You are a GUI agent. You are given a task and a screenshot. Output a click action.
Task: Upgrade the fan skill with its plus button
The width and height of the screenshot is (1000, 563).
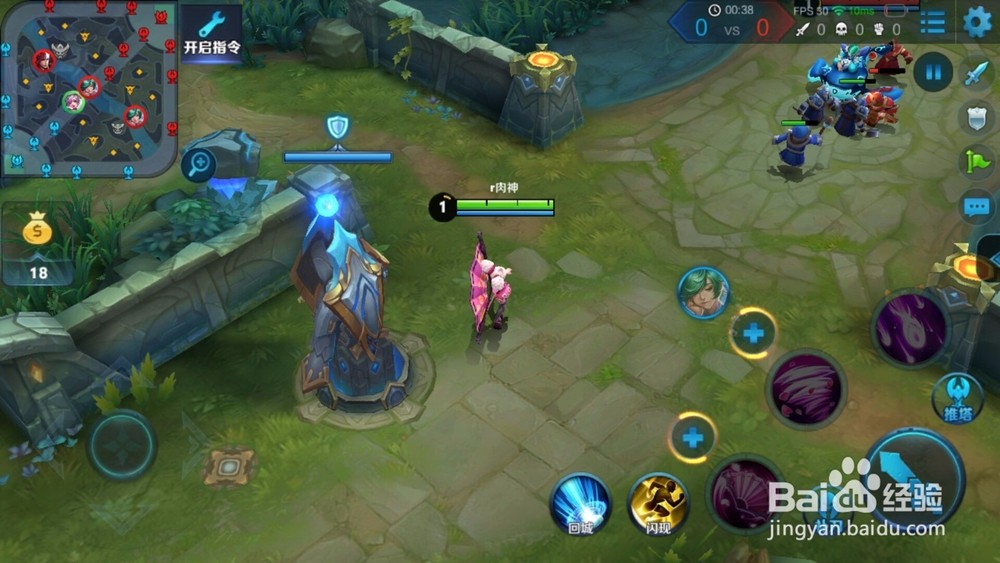[x=692, y=437]
